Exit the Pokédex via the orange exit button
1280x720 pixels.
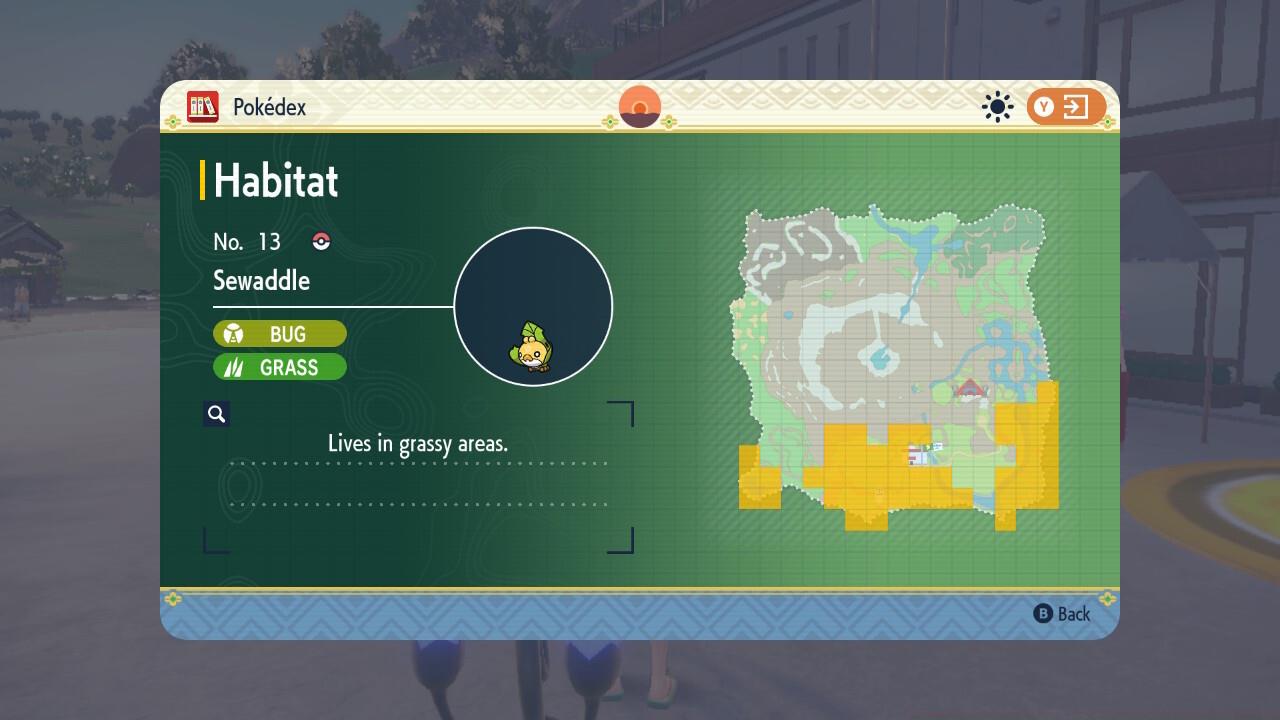1066,107
